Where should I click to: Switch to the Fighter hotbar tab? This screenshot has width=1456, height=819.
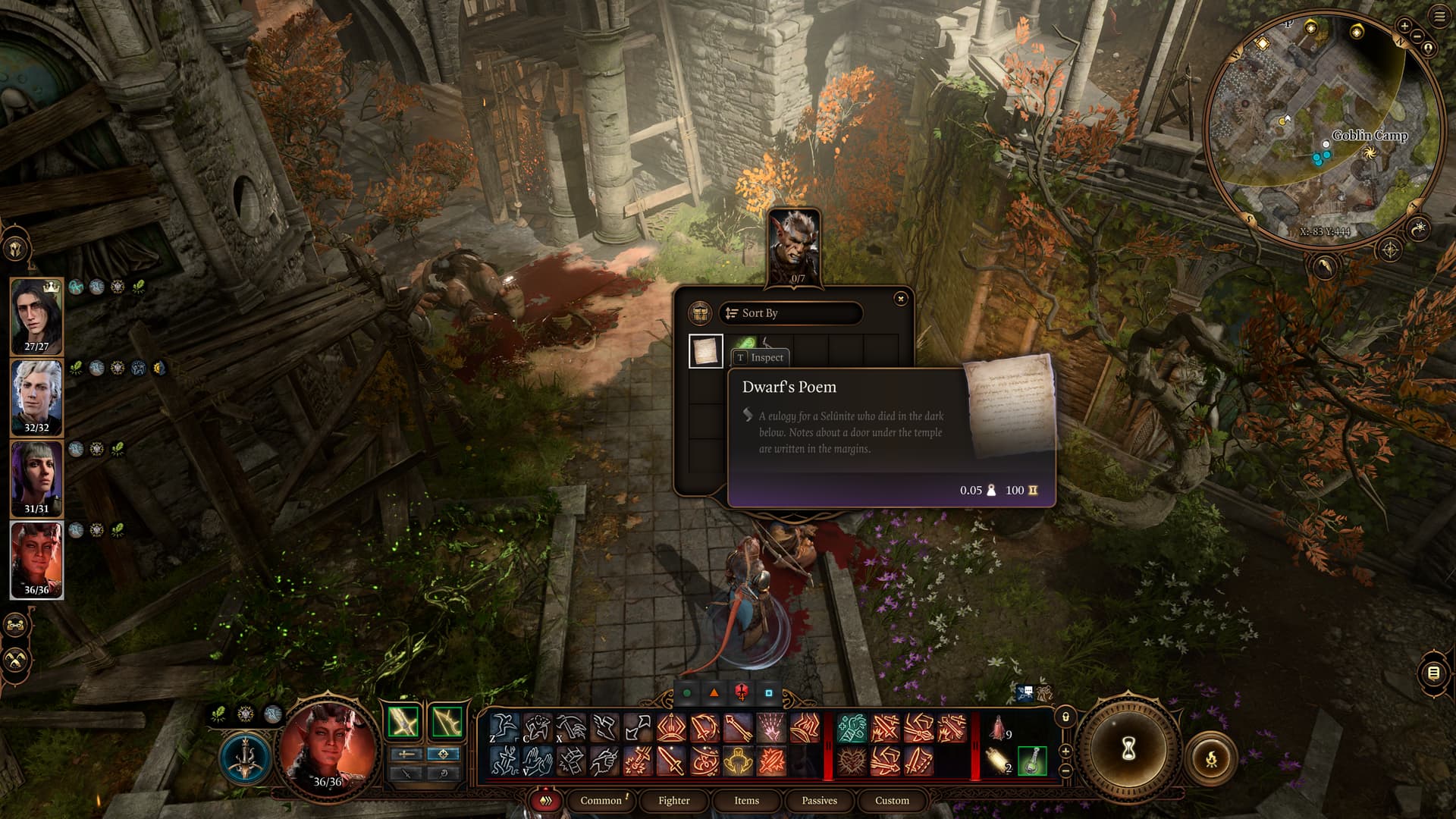coord(673,801)
